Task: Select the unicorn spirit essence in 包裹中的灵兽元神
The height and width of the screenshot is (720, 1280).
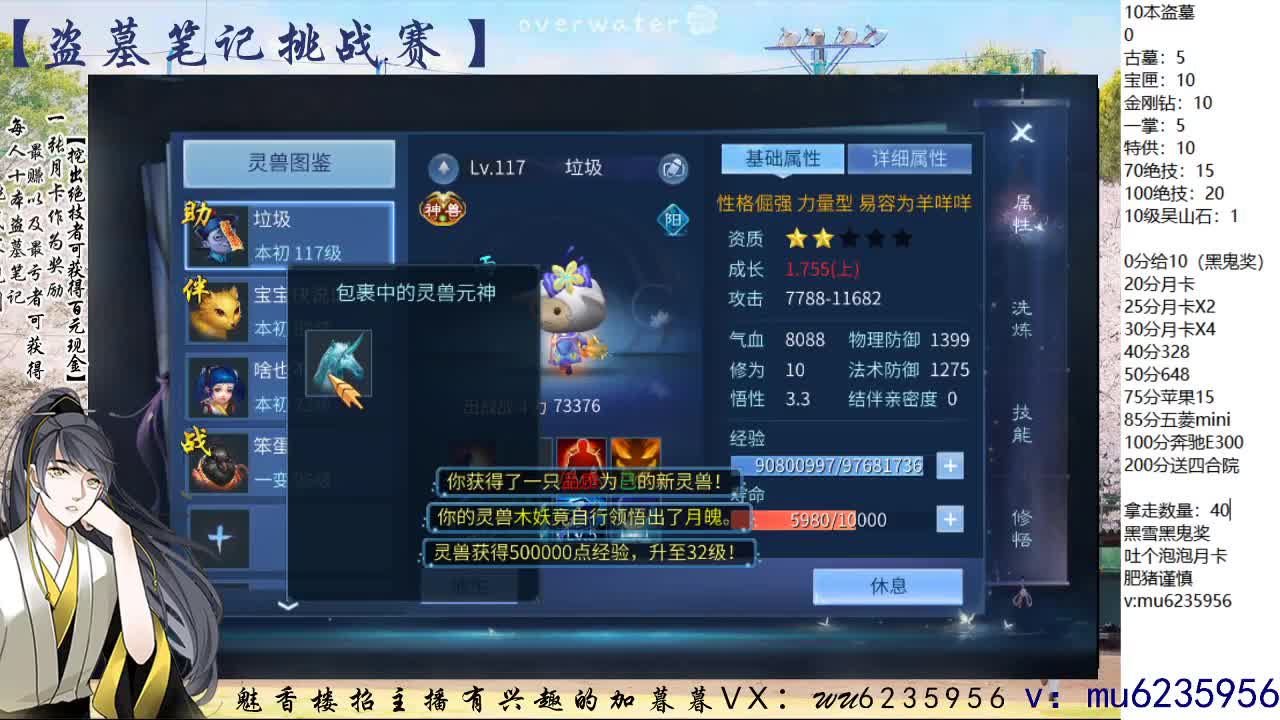Action: (340, 362)
